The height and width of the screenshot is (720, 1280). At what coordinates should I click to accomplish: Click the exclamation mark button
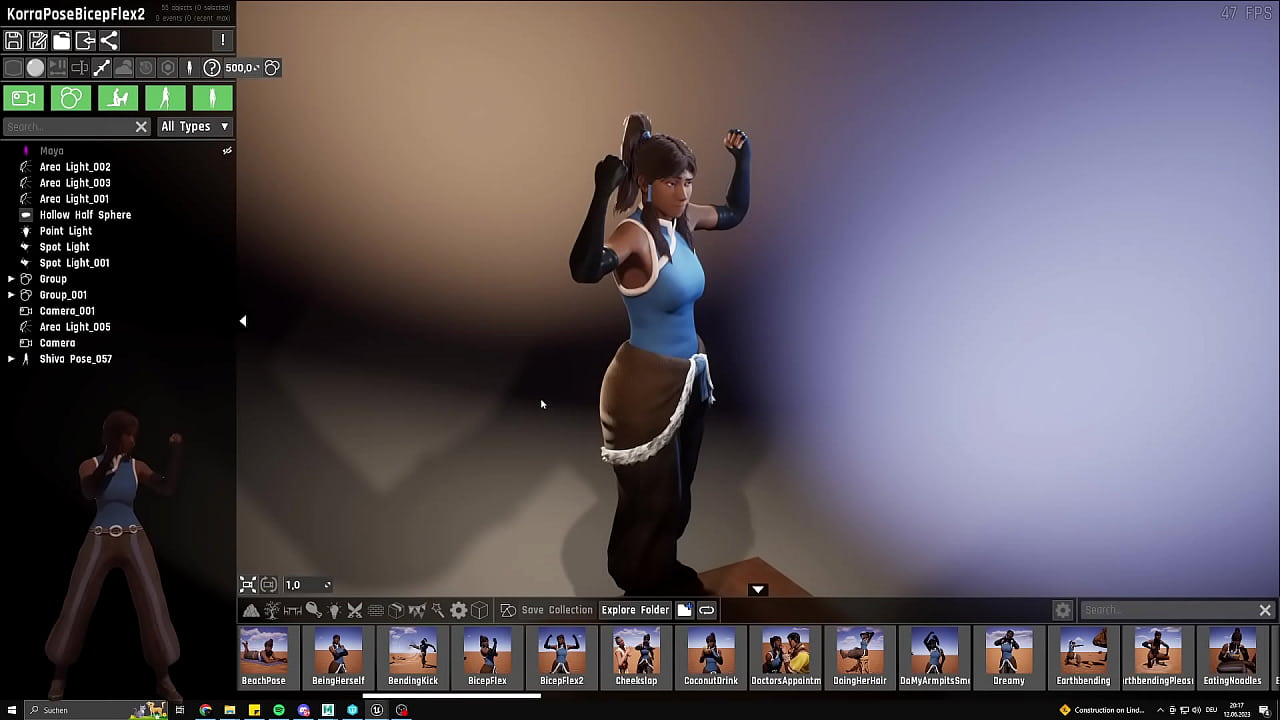point(223,41)
